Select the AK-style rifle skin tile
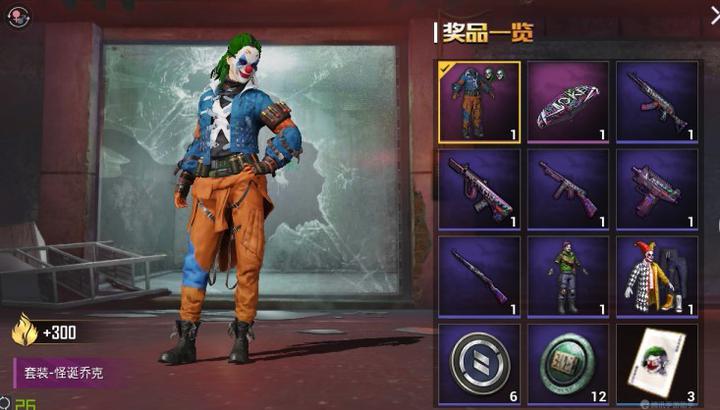 (656, 102)
